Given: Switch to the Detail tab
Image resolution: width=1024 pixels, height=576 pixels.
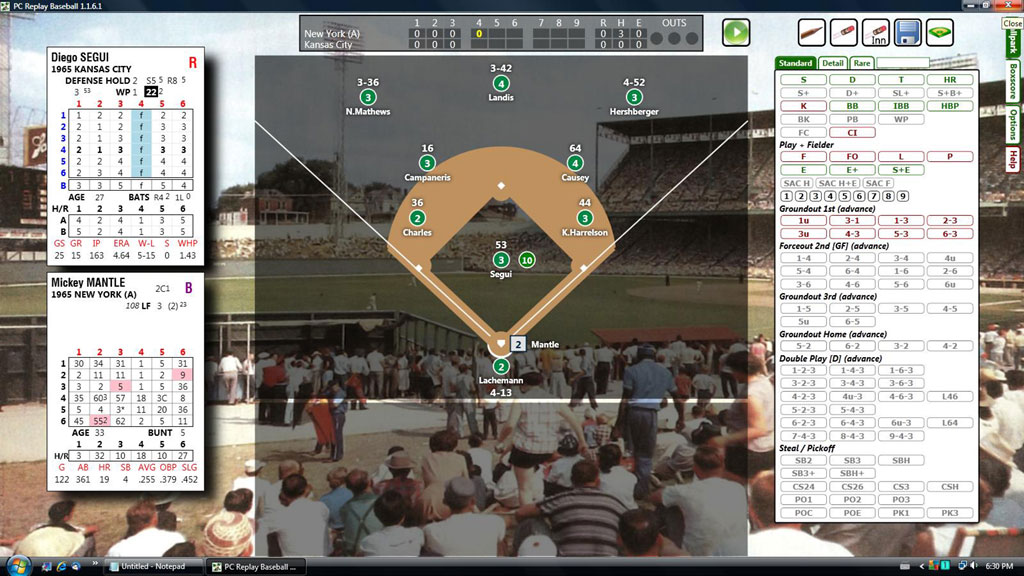Looking at the screenshot, I should click(x=832, y=63).
